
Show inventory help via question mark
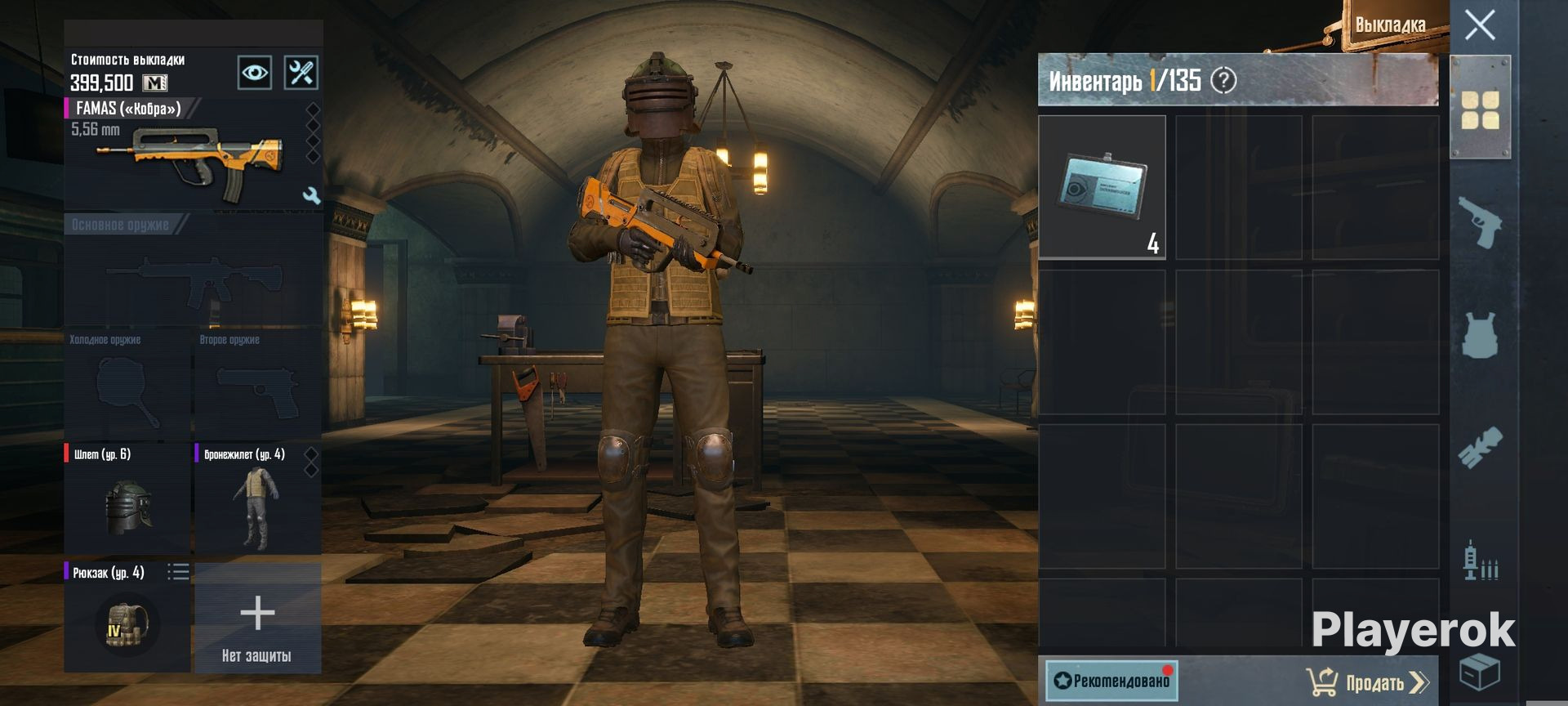coord(1223,81)
